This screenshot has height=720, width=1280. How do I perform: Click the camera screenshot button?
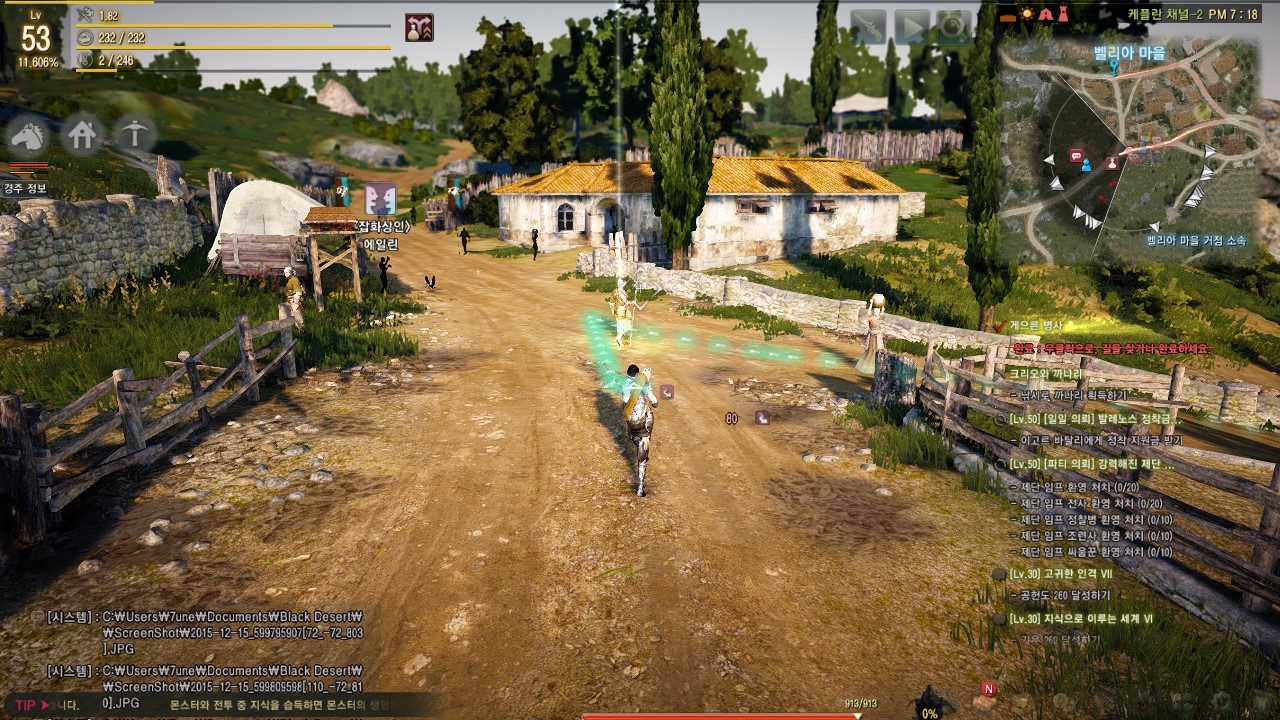tap(953, 26)
